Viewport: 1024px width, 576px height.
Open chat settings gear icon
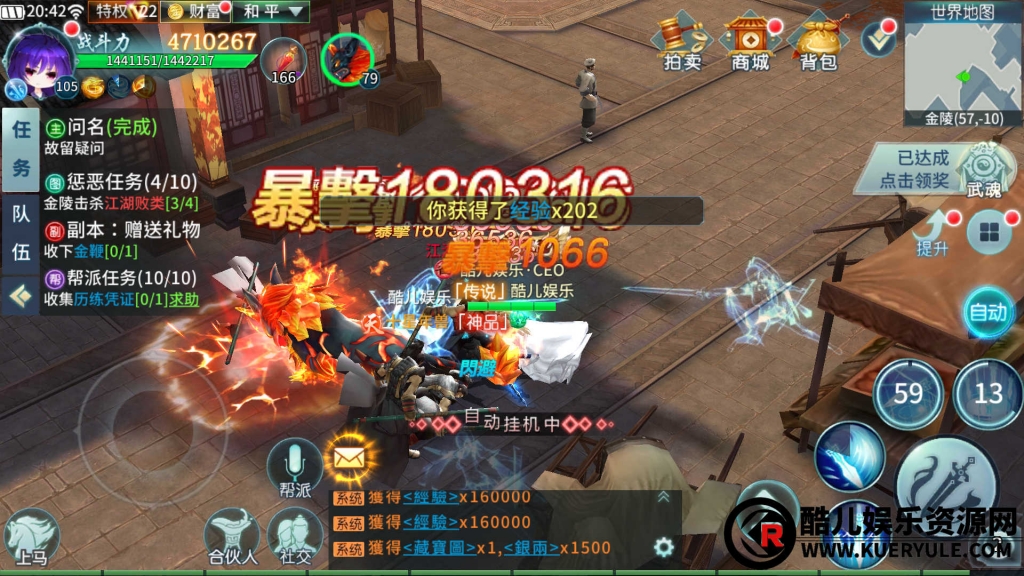click(662, 546)
